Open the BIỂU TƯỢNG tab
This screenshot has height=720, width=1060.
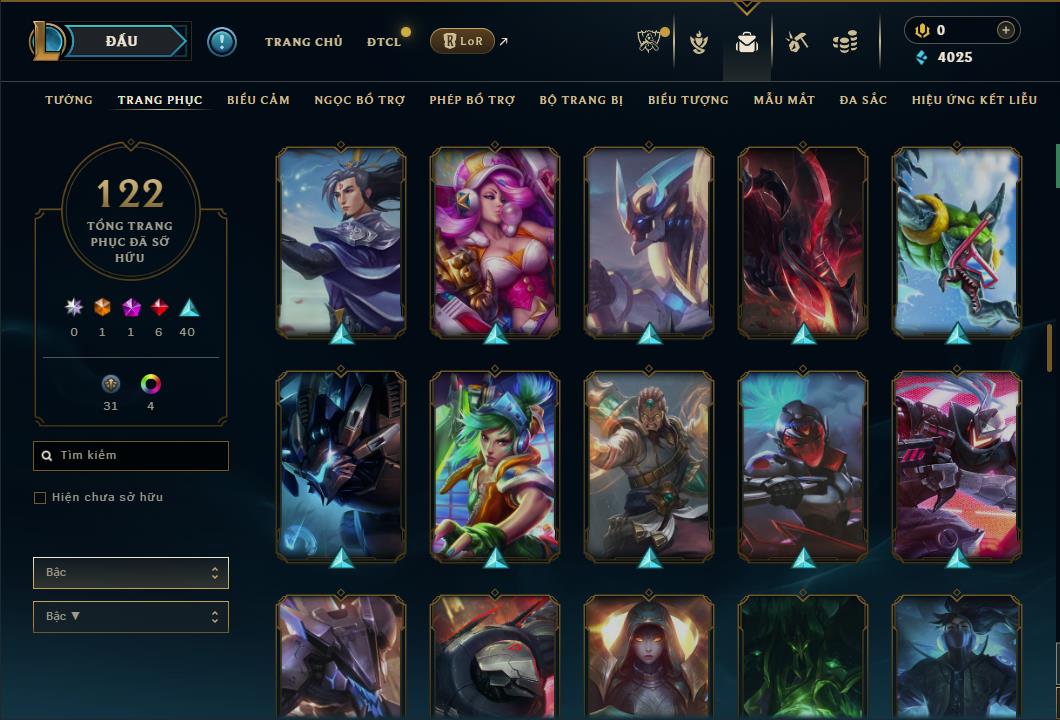(688, 100)
